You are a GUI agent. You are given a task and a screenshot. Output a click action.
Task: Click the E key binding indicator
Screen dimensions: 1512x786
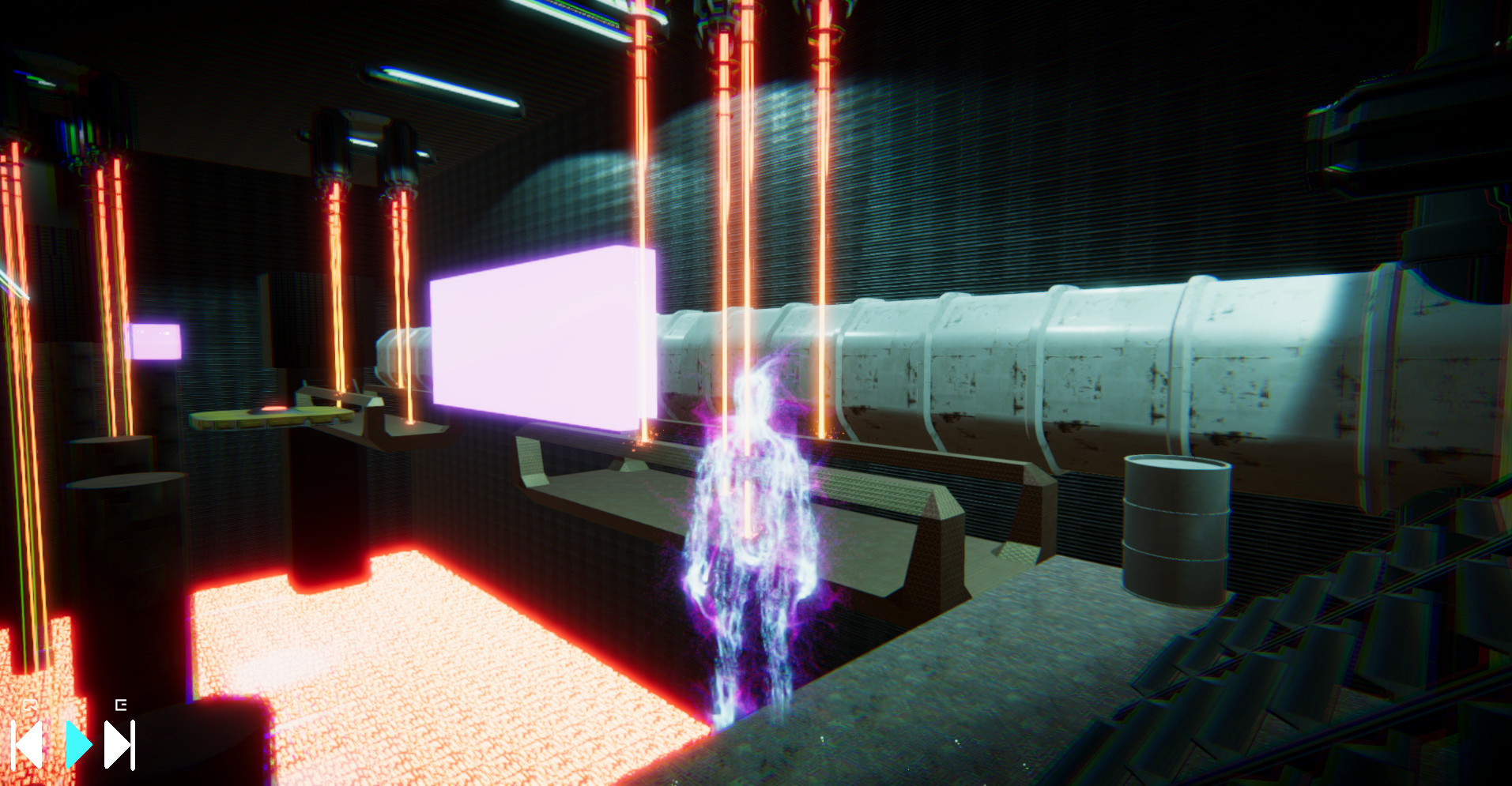[121, 705]
